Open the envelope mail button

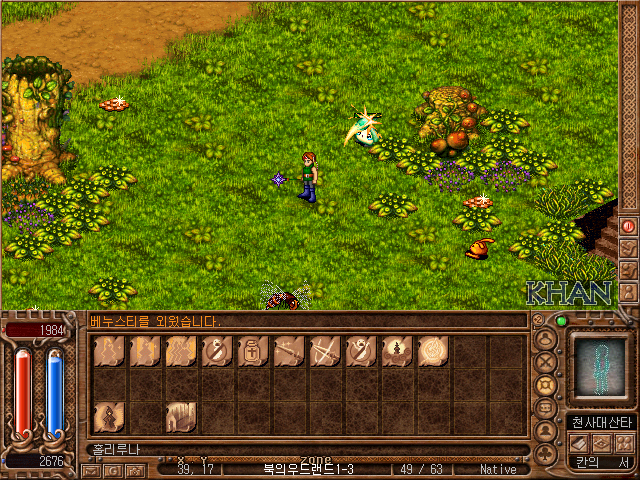pos(92,469)
